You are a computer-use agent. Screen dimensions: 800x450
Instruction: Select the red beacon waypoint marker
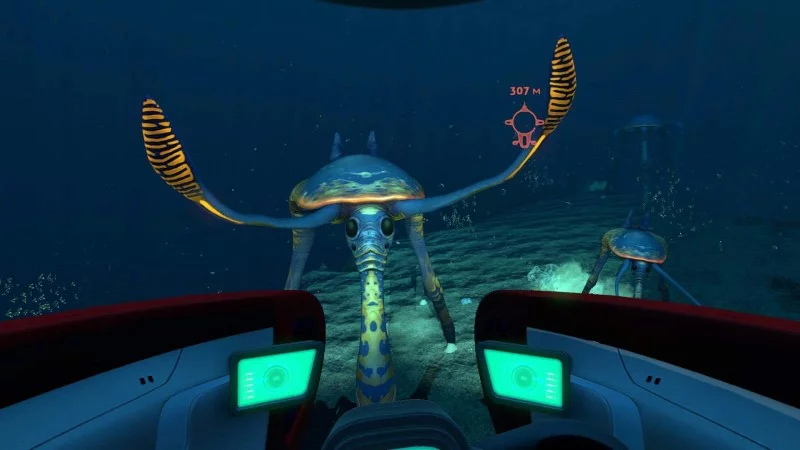pyautogui.click(x=522, y=123)
